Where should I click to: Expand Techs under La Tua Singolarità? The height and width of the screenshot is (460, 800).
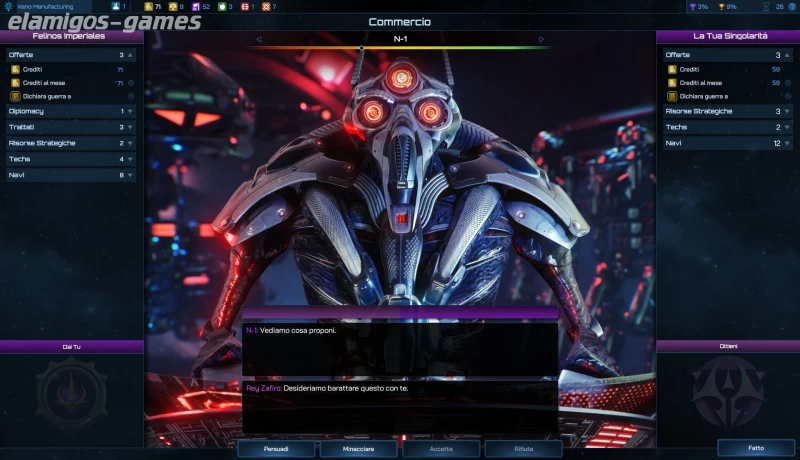(727, 127)
